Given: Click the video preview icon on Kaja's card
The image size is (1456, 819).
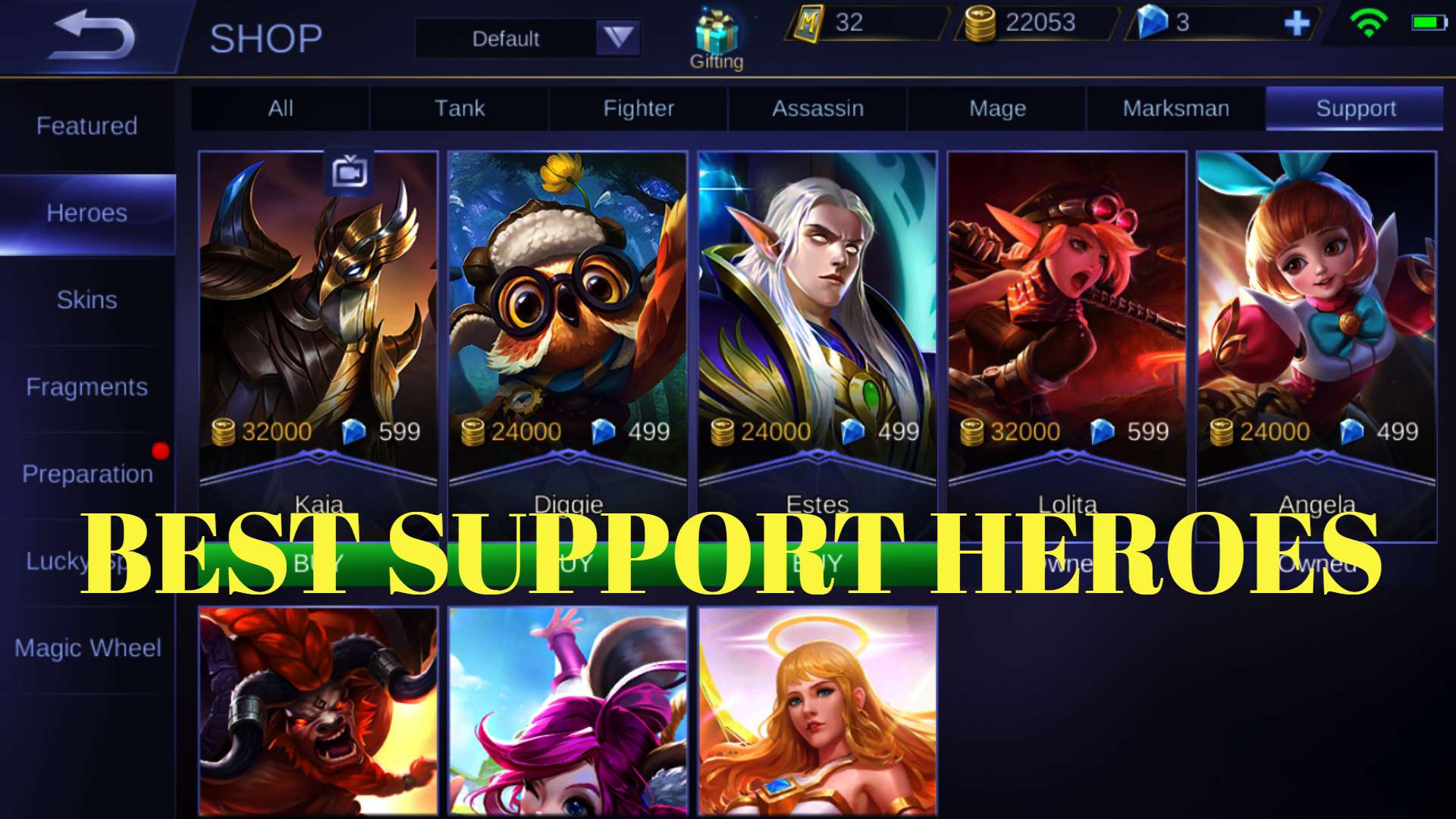Looking at the screenshot, I should tap(350, 172).
